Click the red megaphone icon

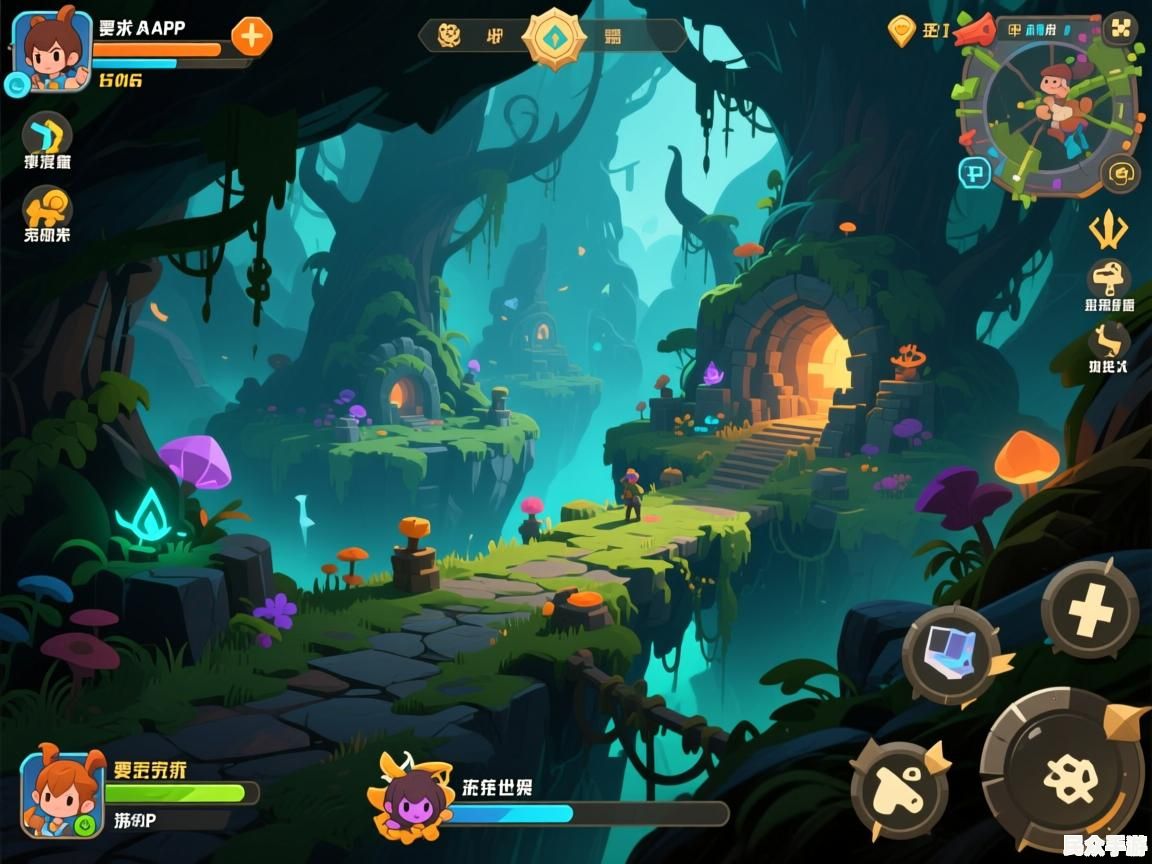click(x=974, y=30)
